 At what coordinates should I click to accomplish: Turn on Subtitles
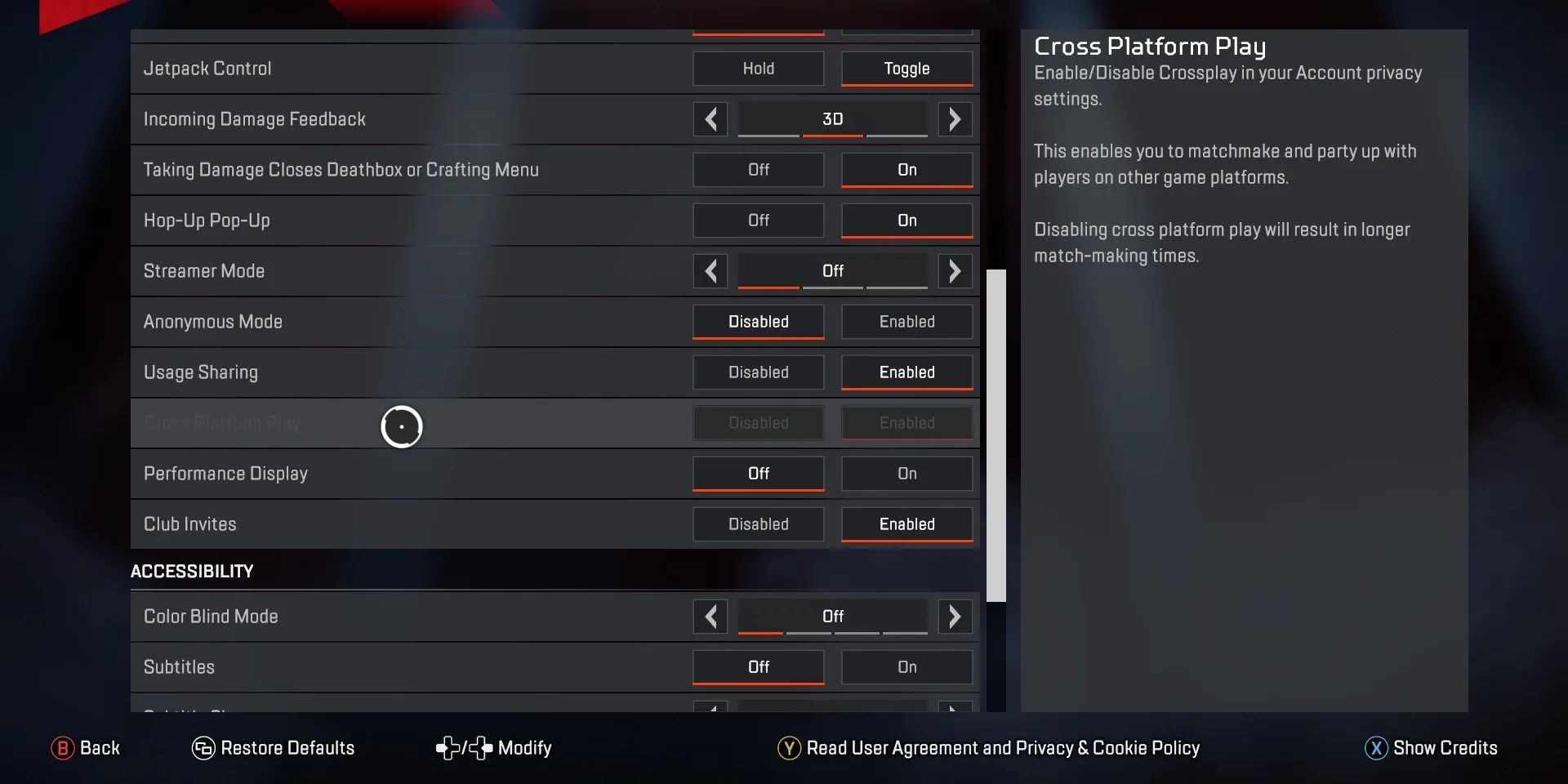(906, 666)
